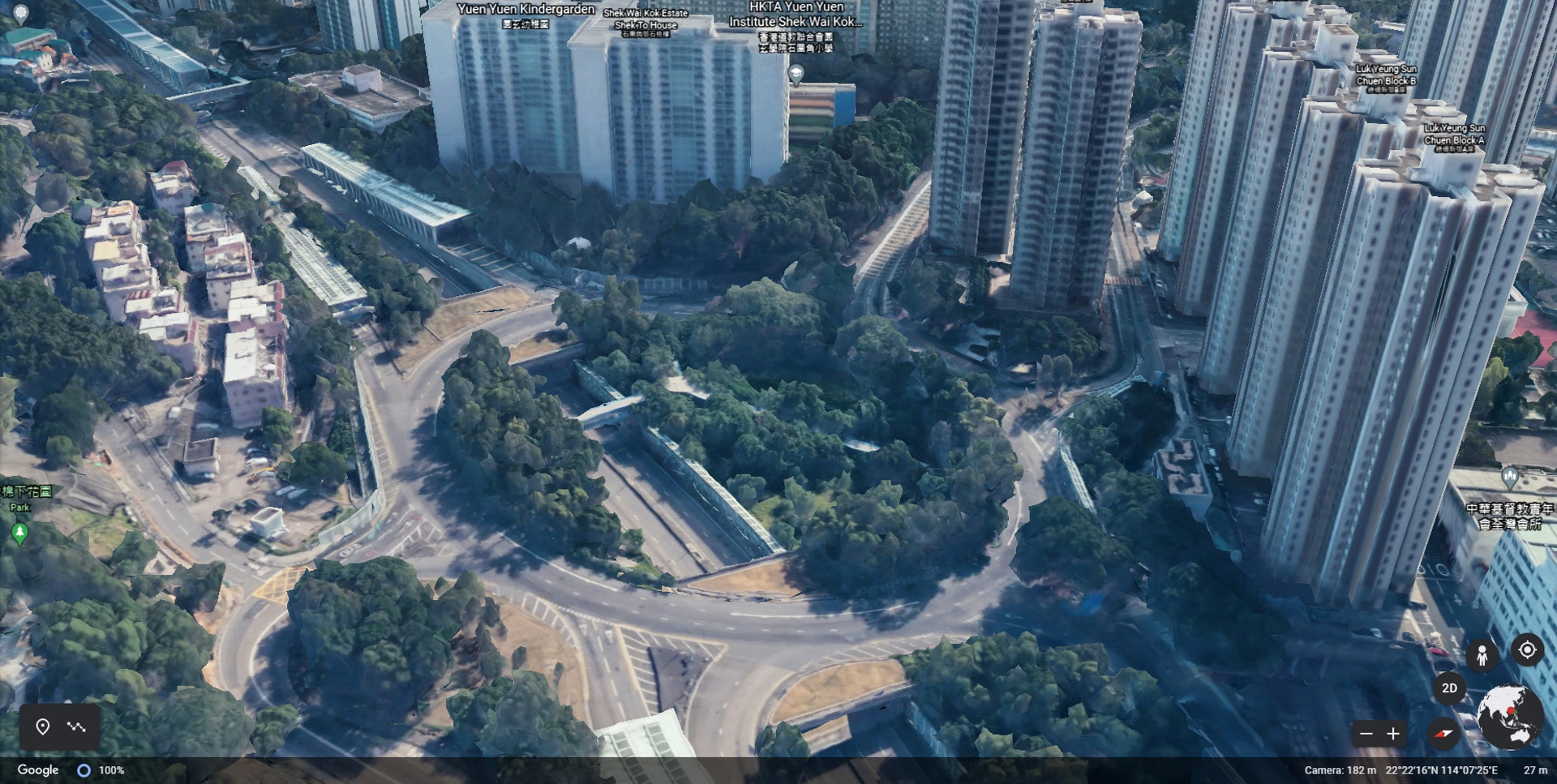Select the Luk Yeung Sun Chuen Block A label
1557x784 pixels.
tap(1454, 134)
